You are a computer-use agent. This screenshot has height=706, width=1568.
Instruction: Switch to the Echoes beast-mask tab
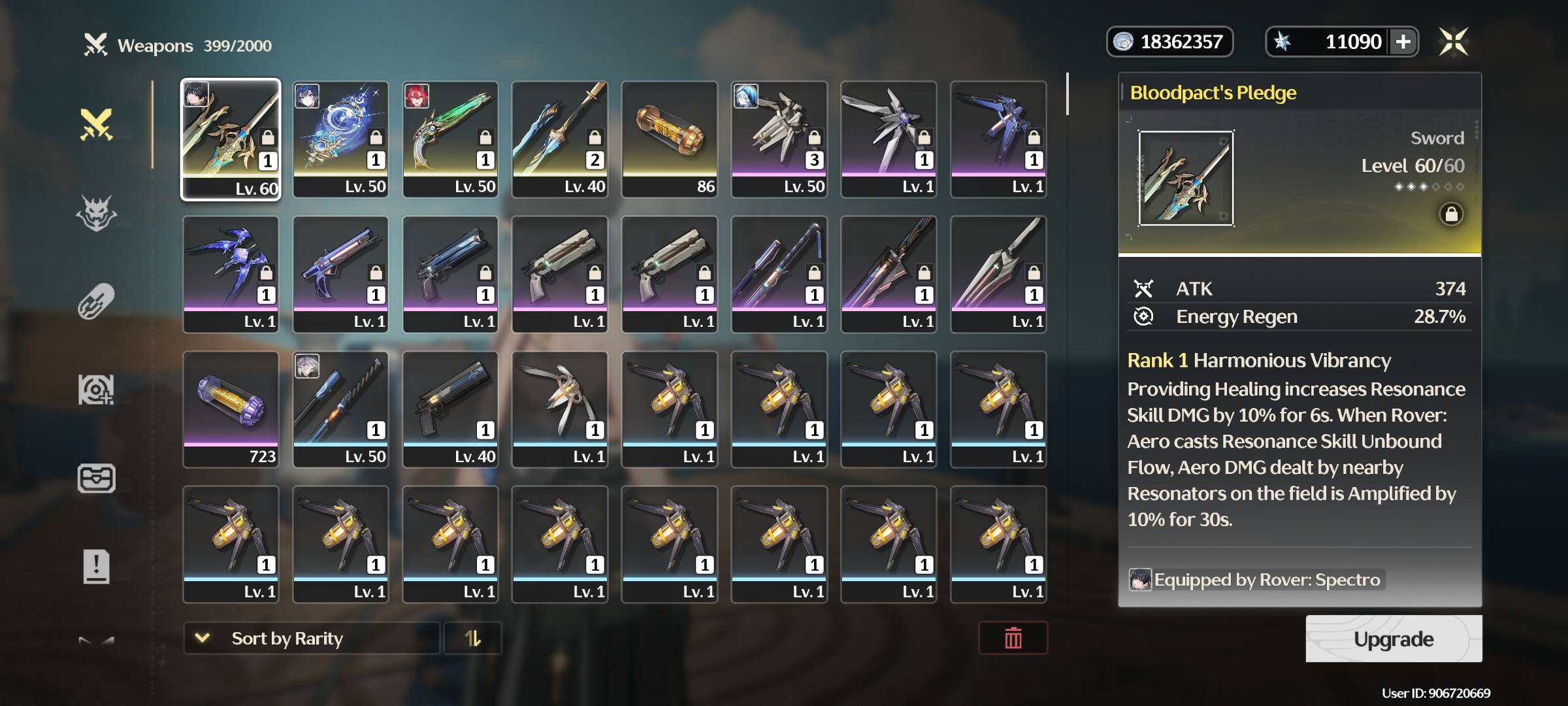click(97, 213)
